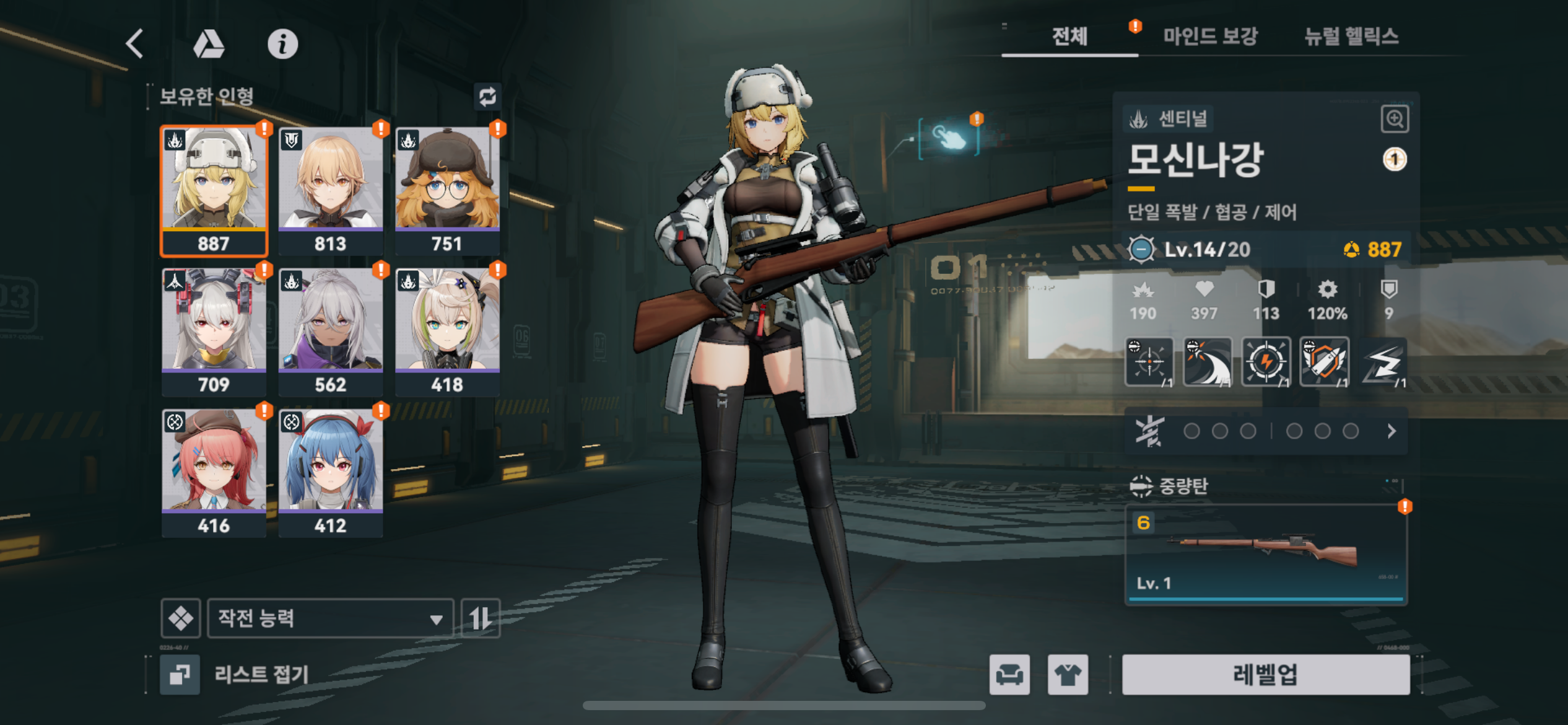1568x725 pixels.
Task: Open the 작전 능력 sort dropdown
Action: click(x=330, y=618)
